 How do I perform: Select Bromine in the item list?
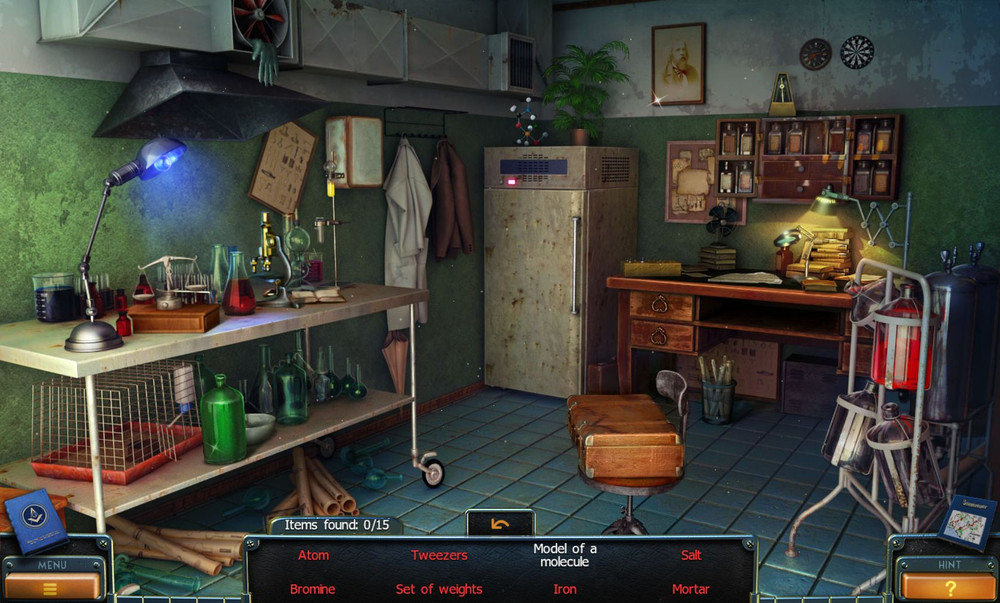[x=313, y=589]
